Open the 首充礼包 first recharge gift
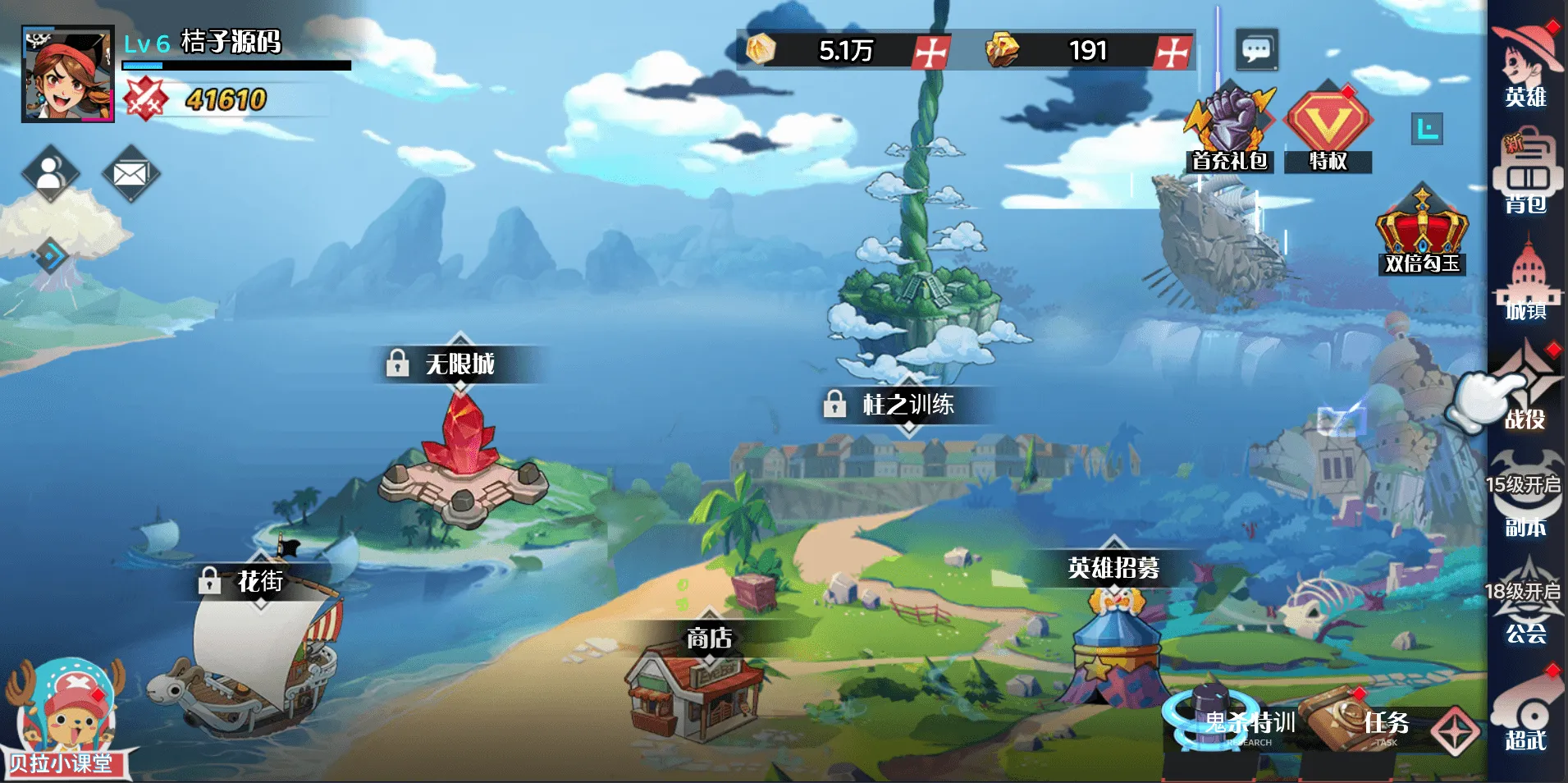The width and height of the screenshot is (1568, 783). [x=1229, y=129]
